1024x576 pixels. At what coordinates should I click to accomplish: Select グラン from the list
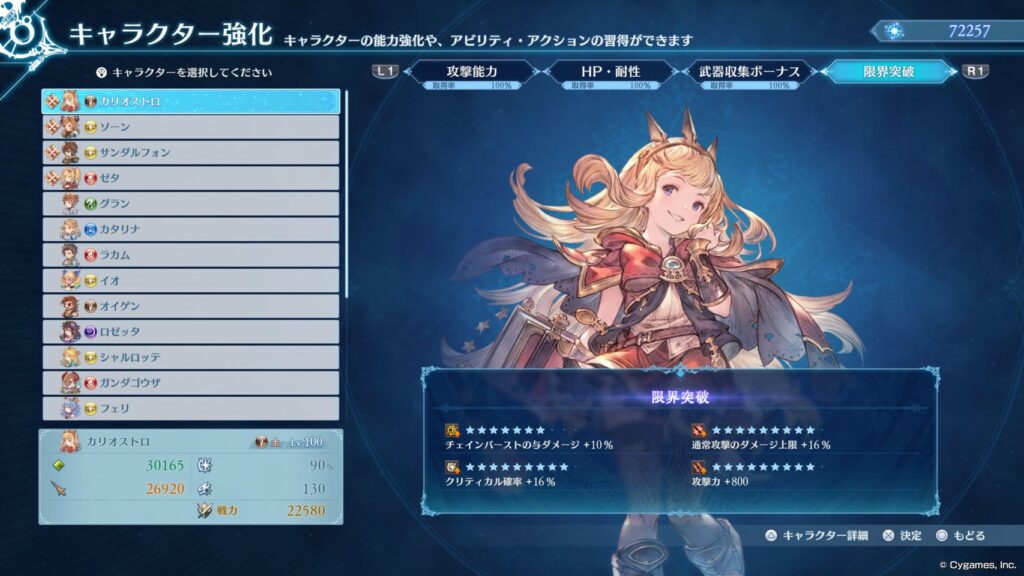[x=190, y=204]
